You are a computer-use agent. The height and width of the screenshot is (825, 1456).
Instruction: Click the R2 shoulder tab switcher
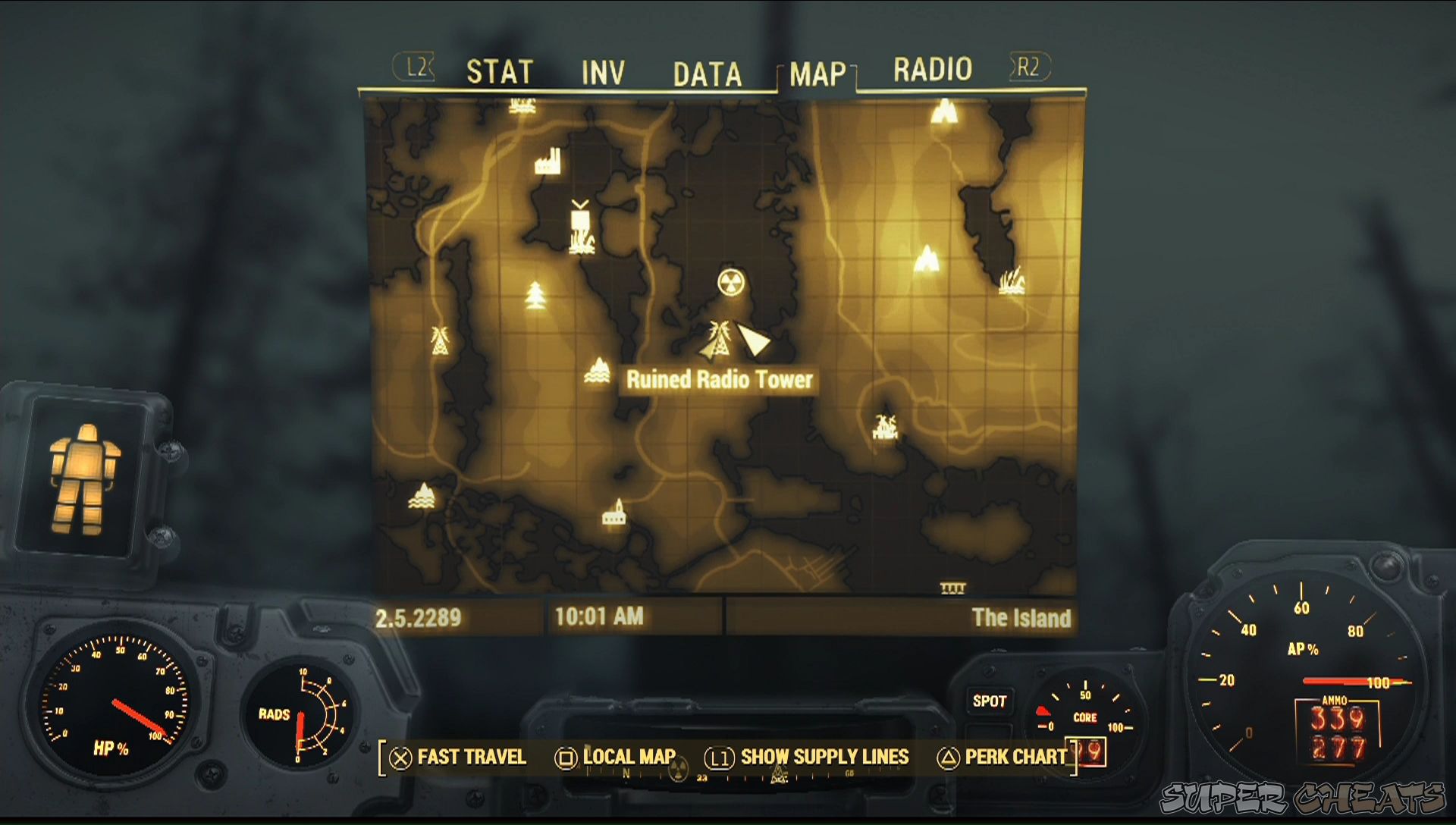coord(1028,68)
